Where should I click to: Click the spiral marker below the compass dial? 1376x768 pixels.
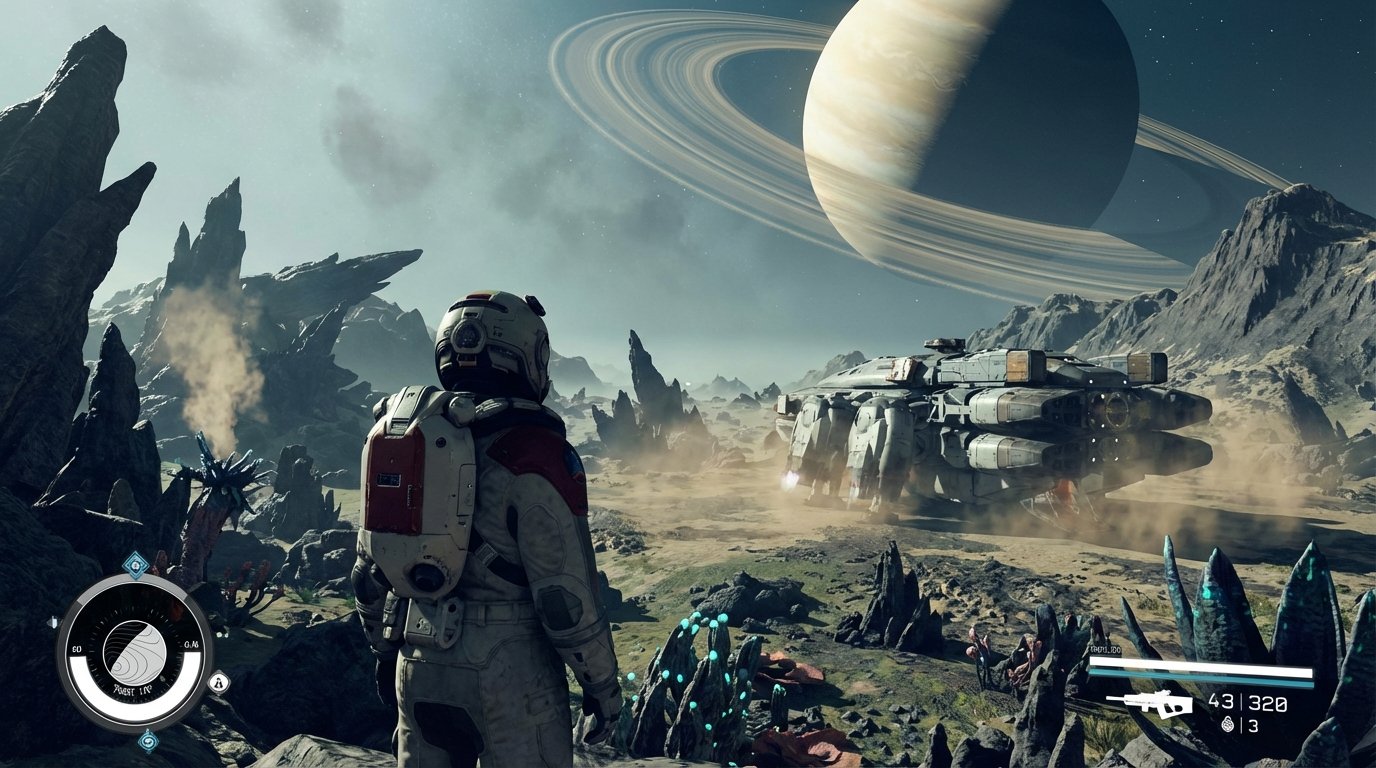coord(148,742)
